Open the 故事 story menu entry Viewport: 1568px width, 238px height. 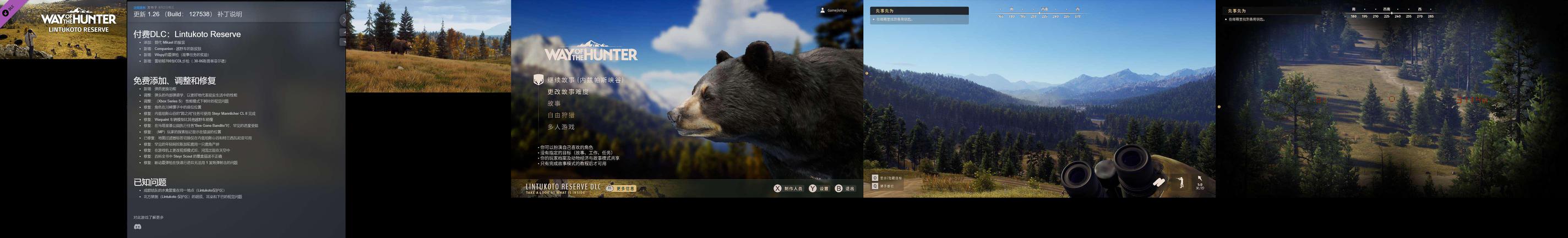click(x=553, y=103)
